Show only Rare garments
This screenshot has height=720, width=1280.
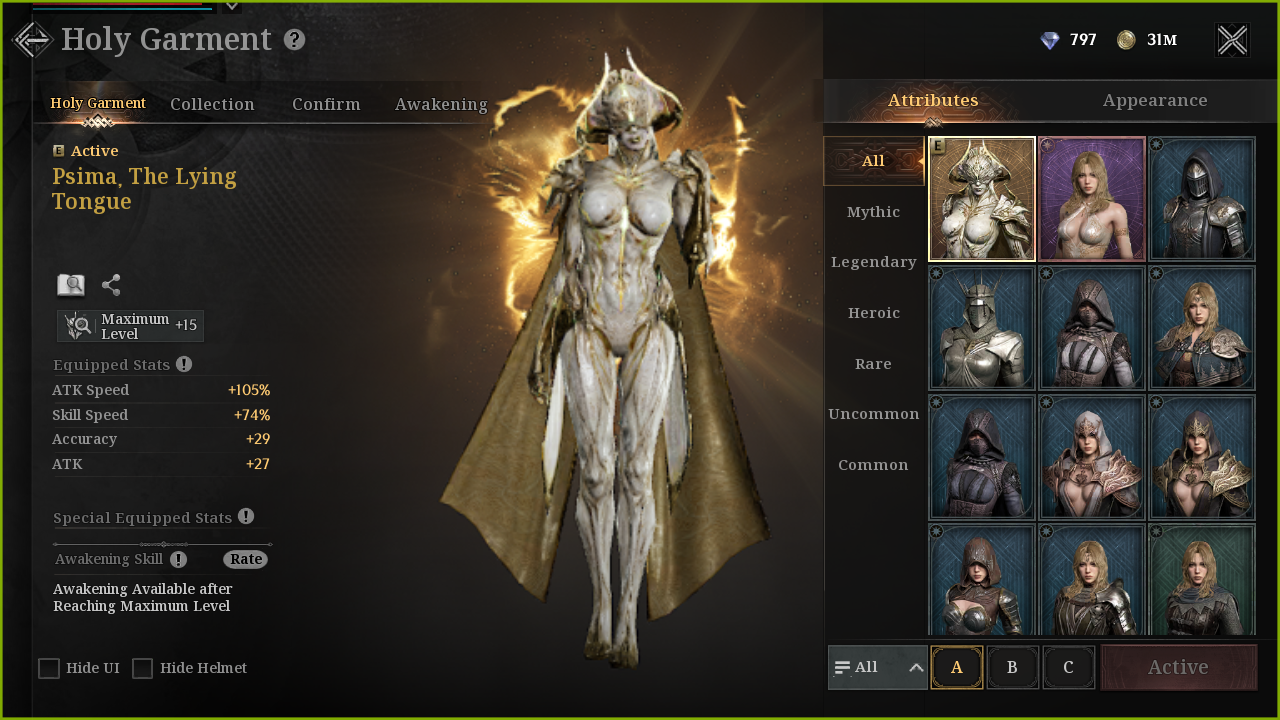pos(873,364)
